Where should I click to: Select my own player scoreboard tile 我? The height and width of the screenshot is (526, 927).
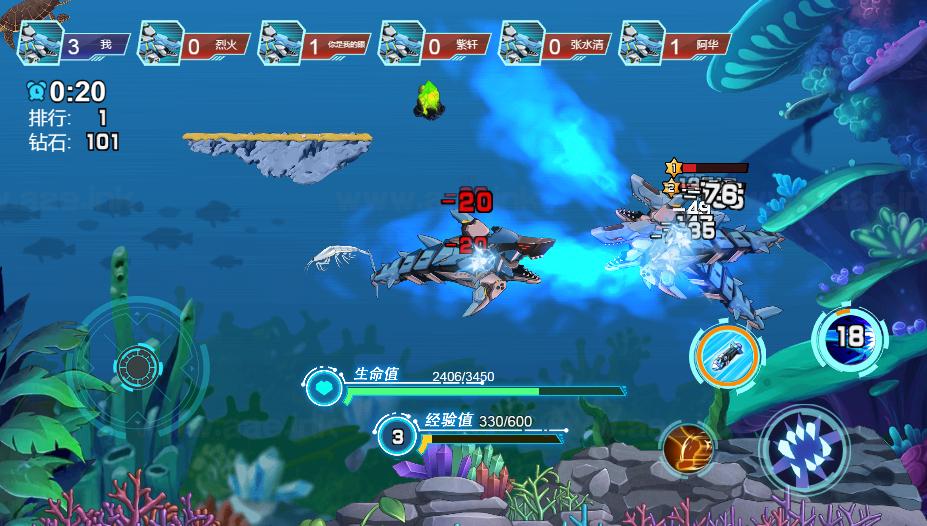click(x=76, y=45)
